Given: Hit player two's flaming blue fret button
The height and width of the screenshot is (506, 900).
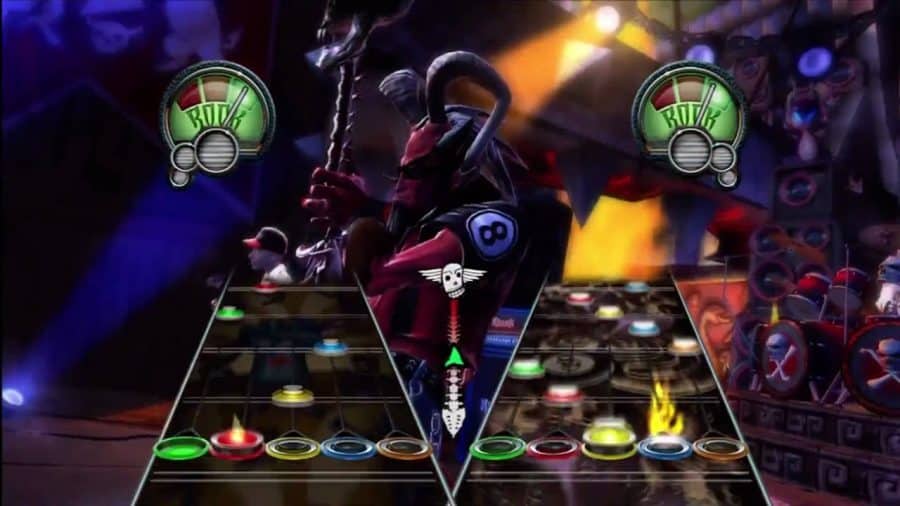Looking at the screenshot, I should tap(665, 446).
